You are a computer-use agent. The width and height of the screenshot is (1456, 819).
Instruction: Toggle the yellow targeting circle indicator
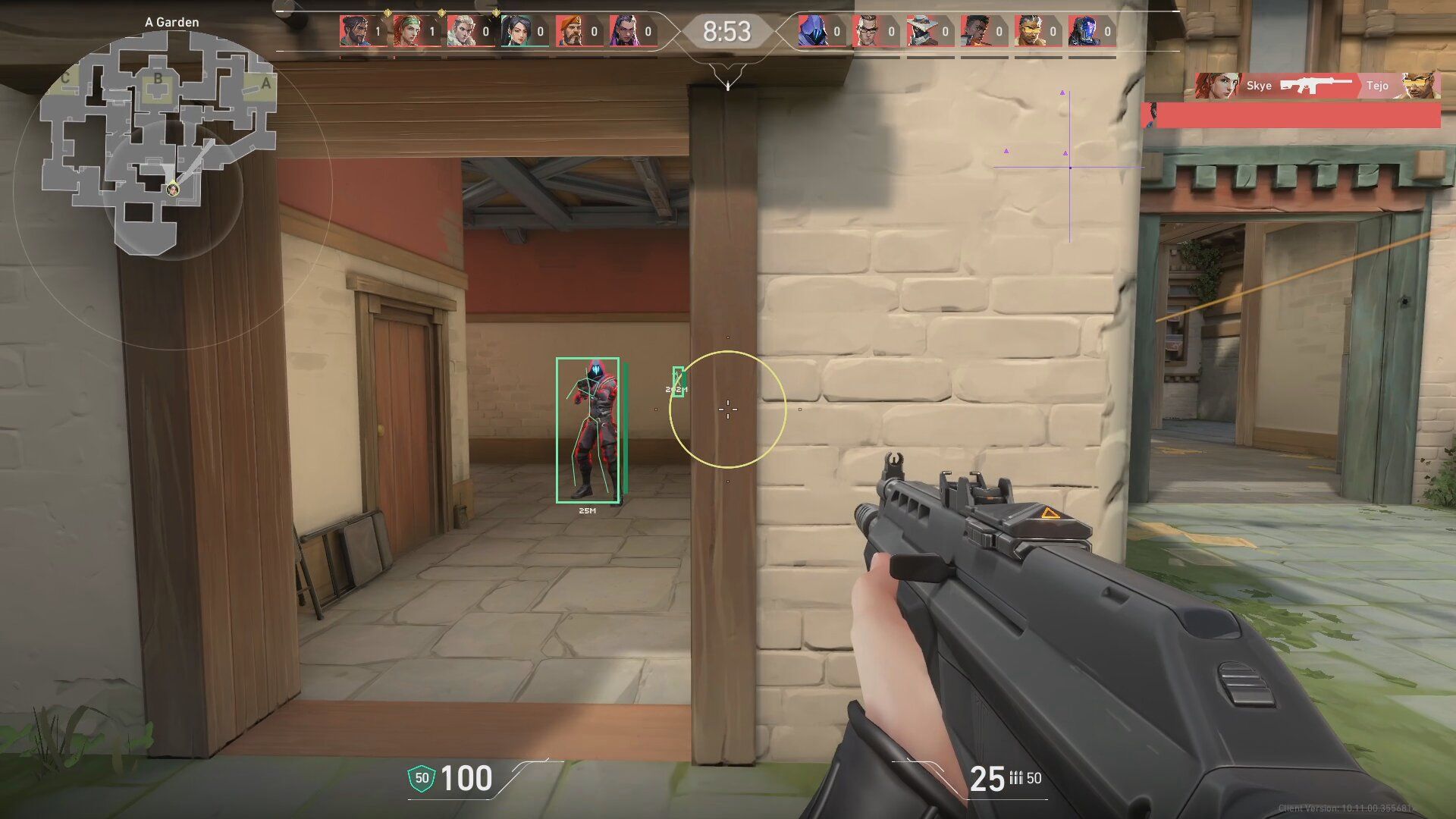click(728, 408)
